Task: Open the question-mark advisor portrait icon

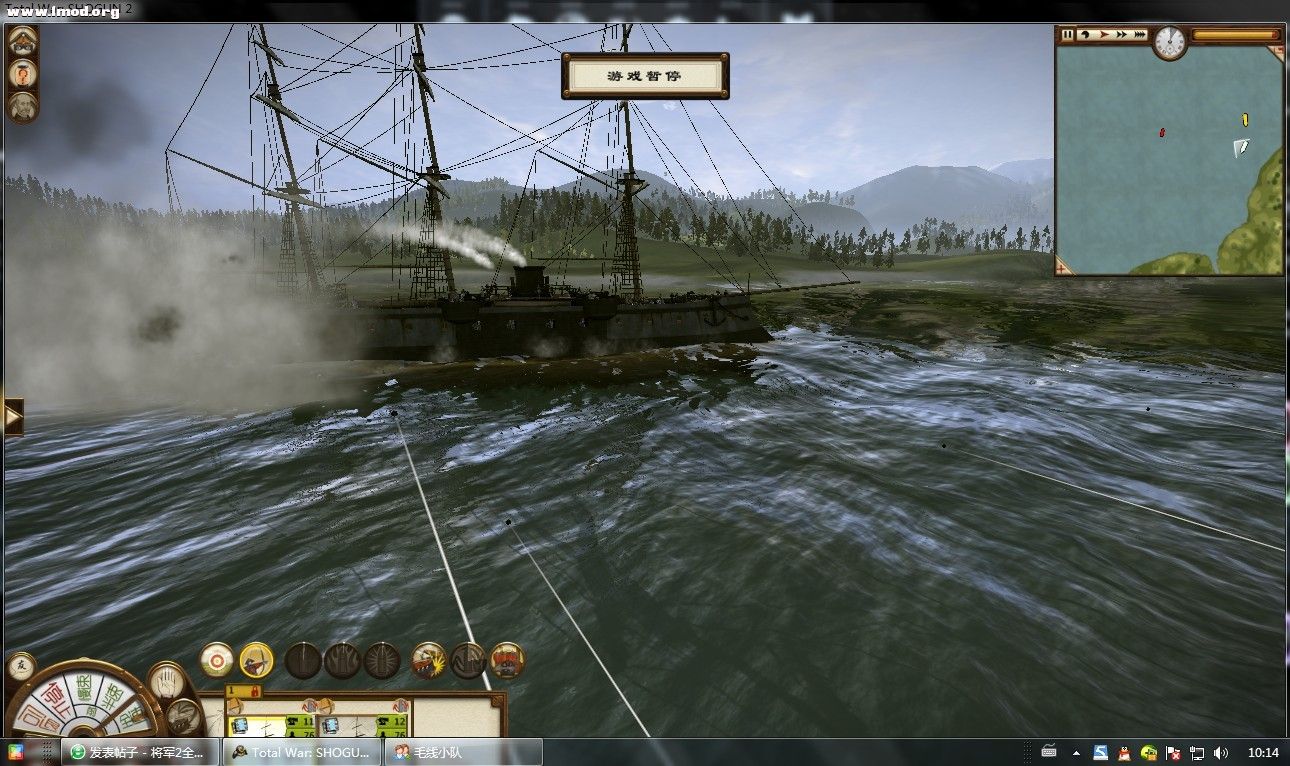Action: (x=22, y=74)
